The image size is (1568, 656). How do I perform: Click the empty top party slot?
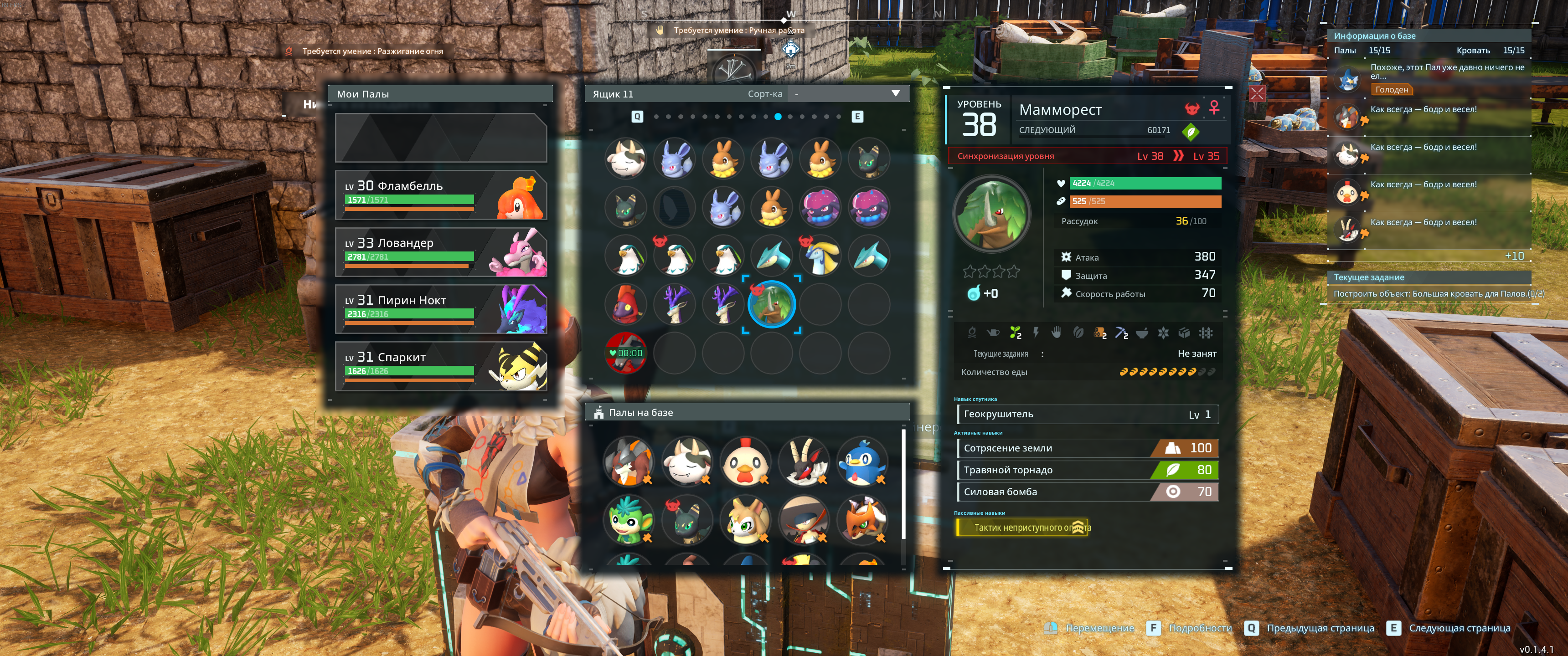[x=441, y=138]
